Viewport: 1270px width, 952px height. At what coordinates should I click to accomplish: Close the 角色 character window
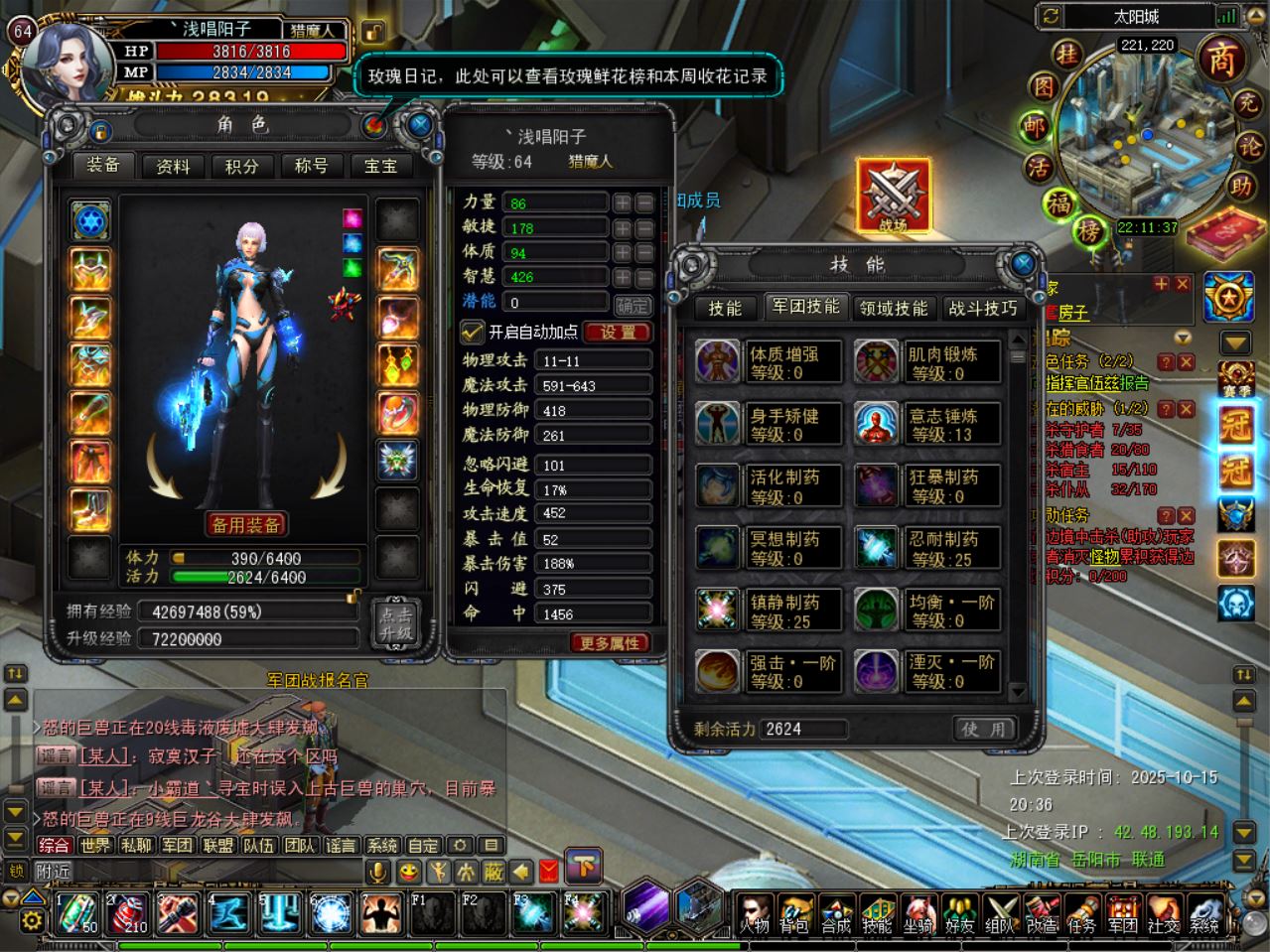(x=420, y=125)
